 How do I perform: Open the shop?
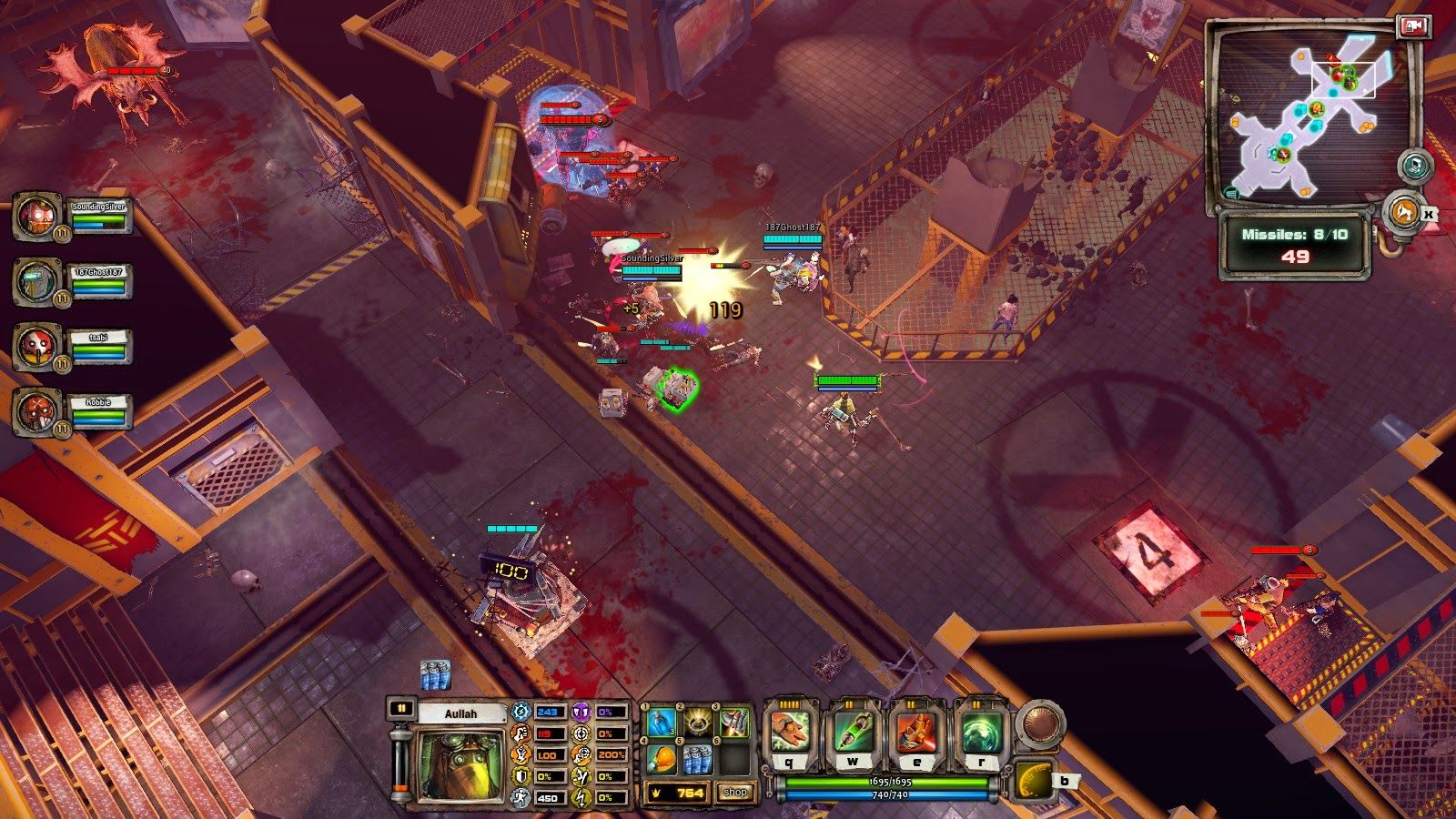pyautogui.click(x=735, y=792)
